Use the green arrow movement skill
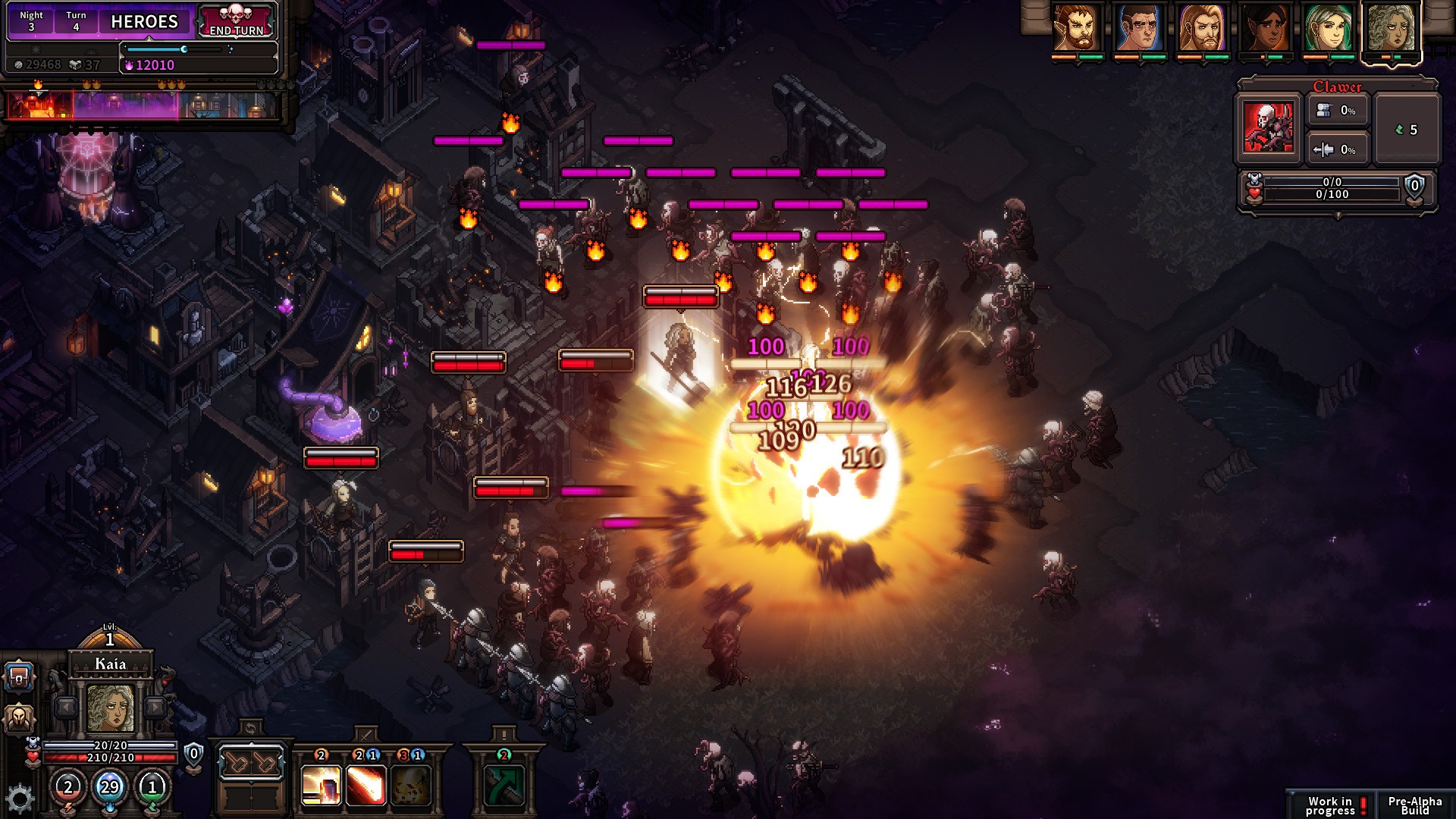 504,785
